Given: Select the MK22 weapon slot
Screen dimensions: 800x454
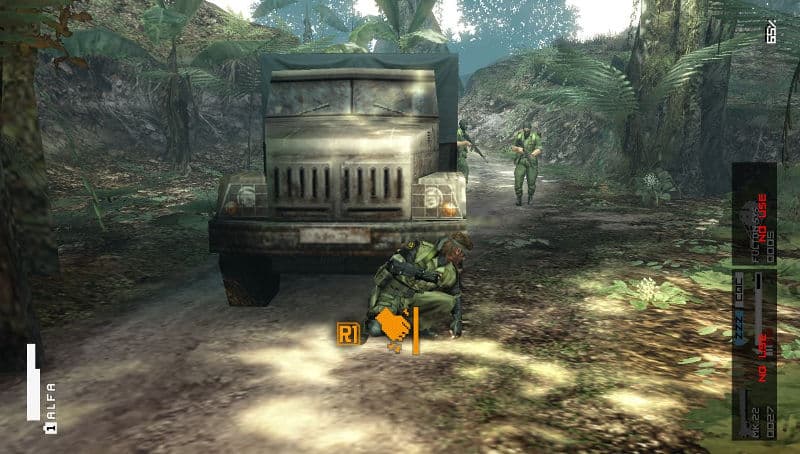Looking at the screenshot, I should pyautogui.click(x=754, y=404).
